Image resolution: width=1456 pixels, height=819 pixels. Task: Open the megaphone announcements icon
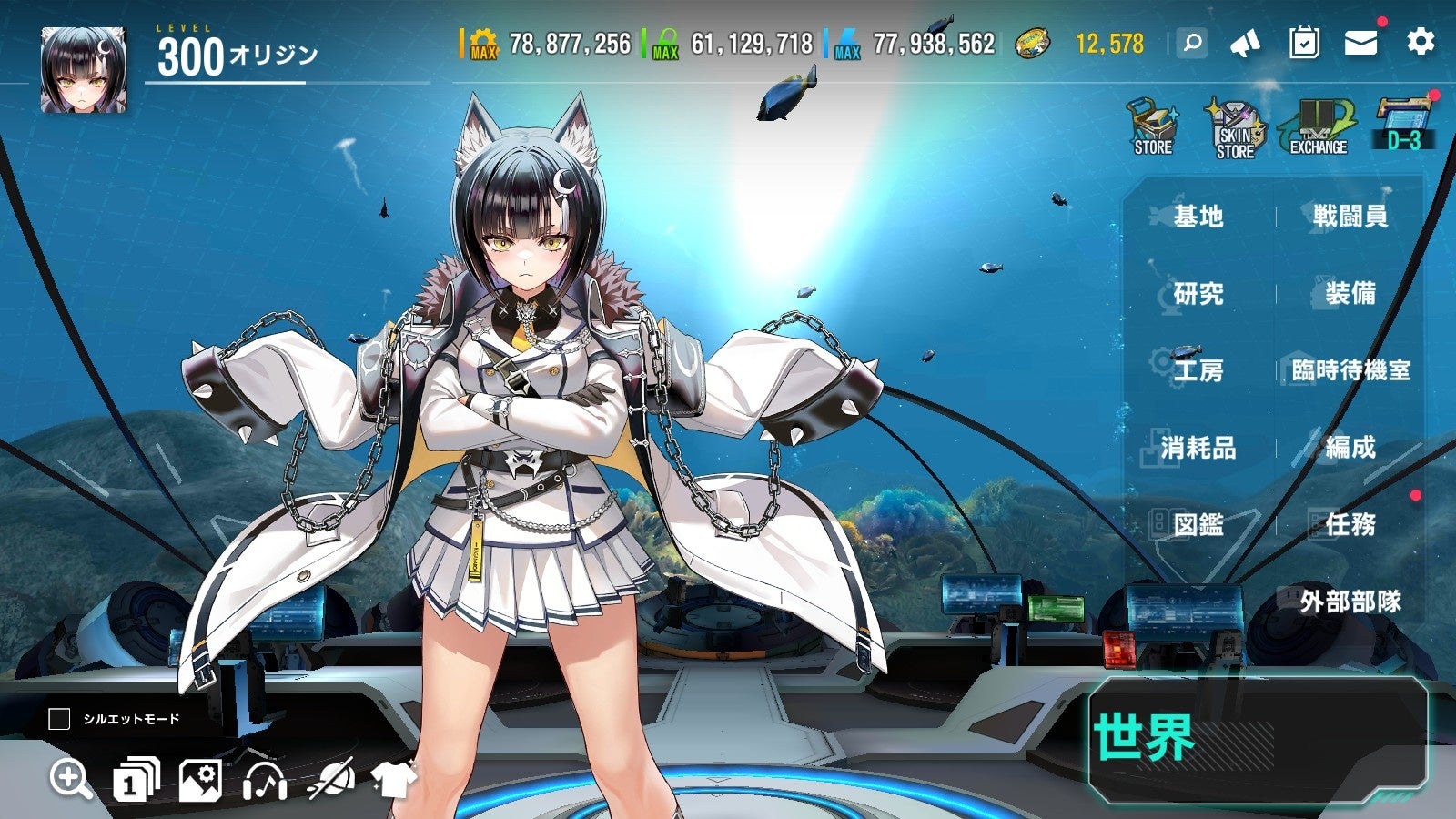coord(1245,43)
